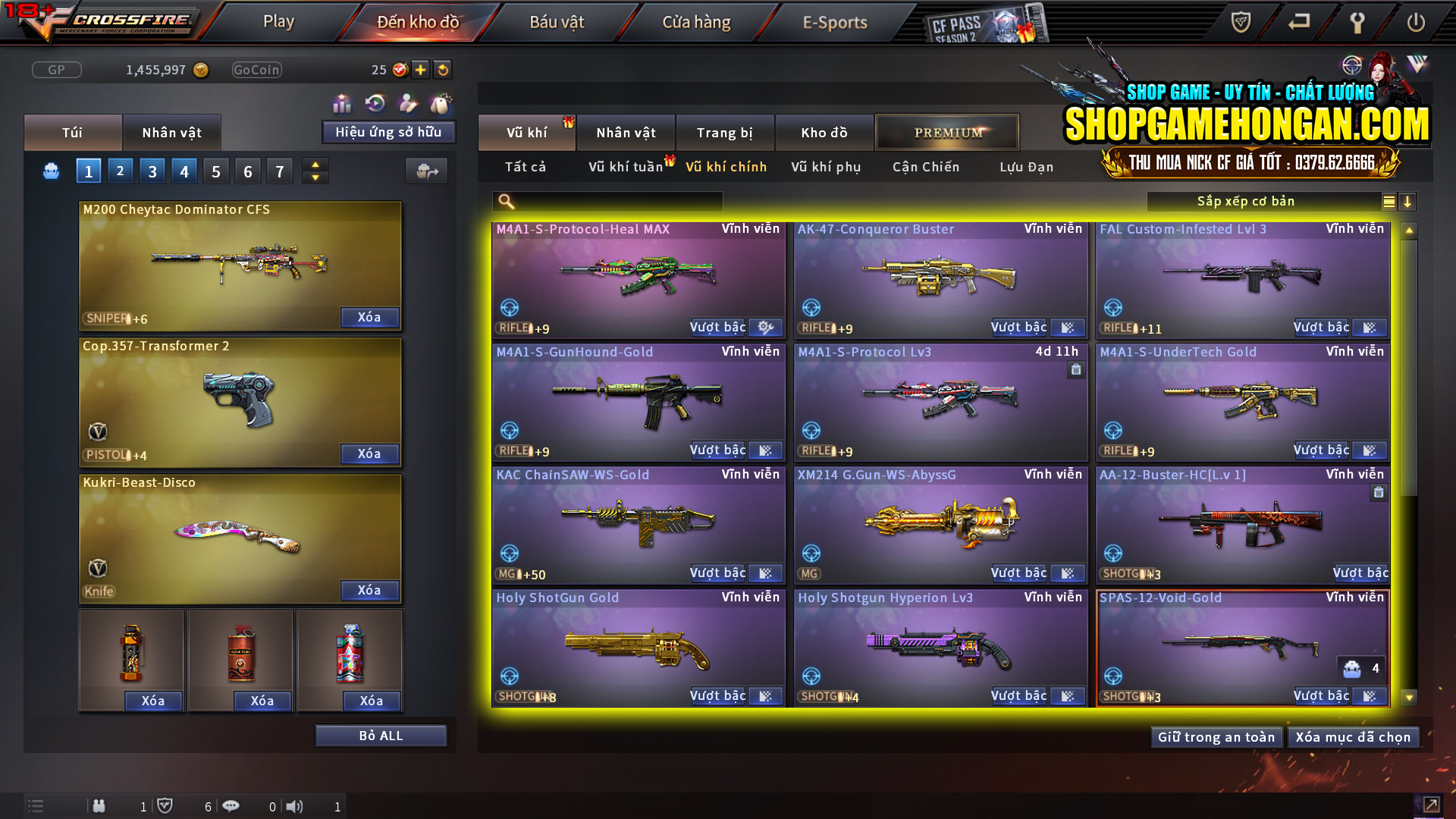Image resolution: width=1456 pixels, height=819 pixels.
Task: Select inventory page 5
Action: [x=215, y=171]
